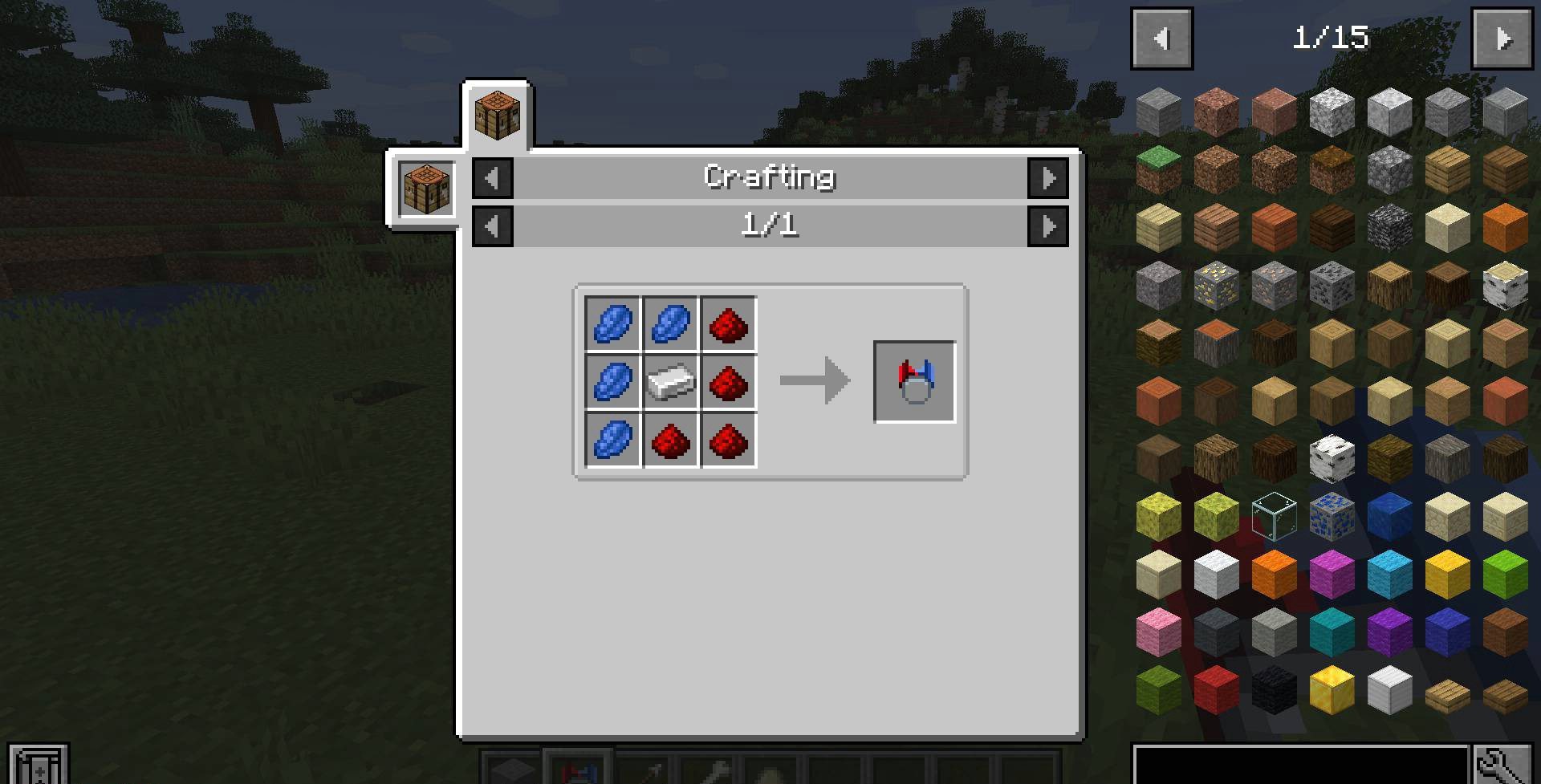Switch to the next recipe category
The height and width of the screenshot is (784, 1541).
click(1047, 178)
